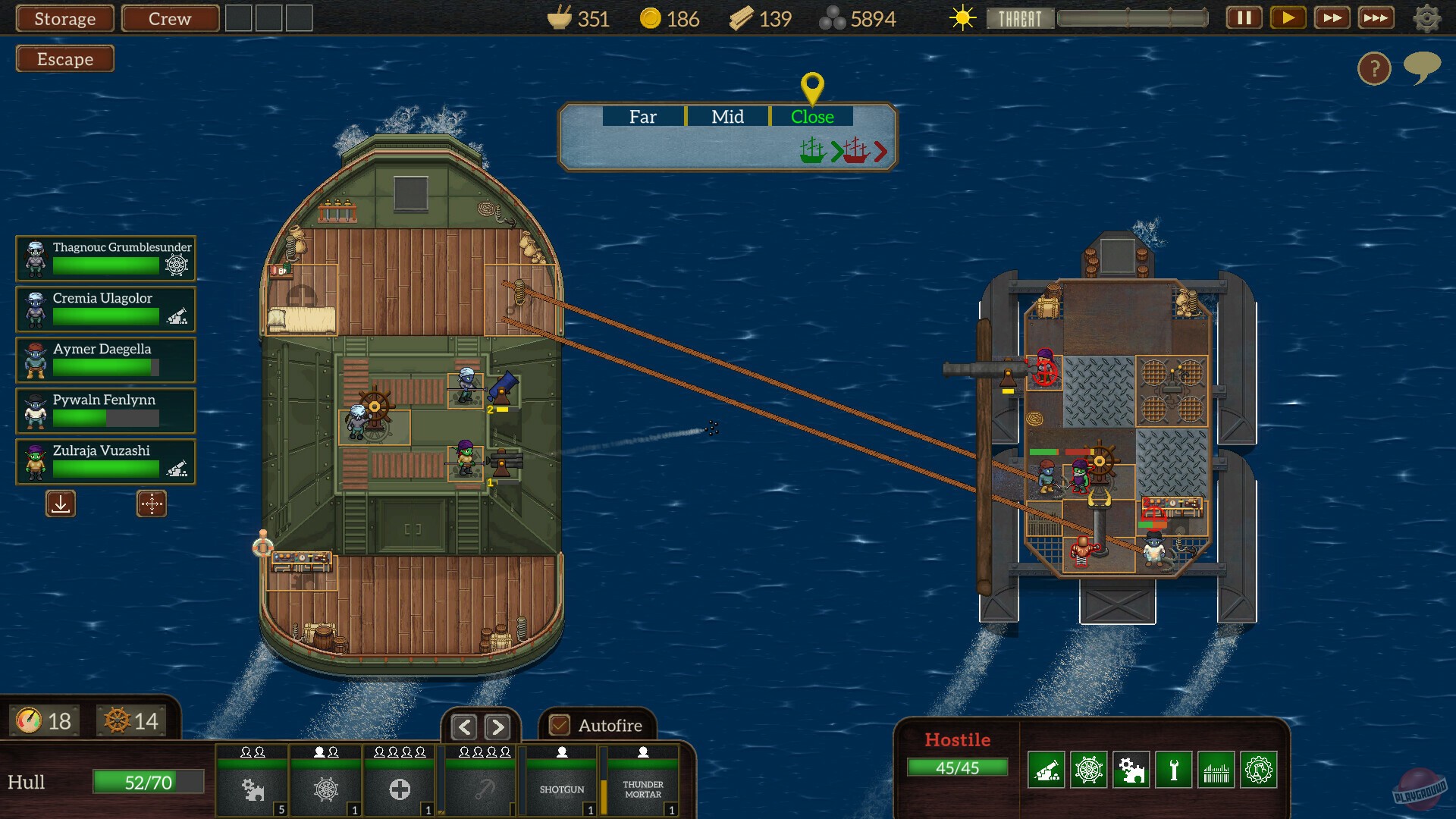The image size is (1456, 819).
Task: Click the left arrow above the station bar
Action: [464, 726]
